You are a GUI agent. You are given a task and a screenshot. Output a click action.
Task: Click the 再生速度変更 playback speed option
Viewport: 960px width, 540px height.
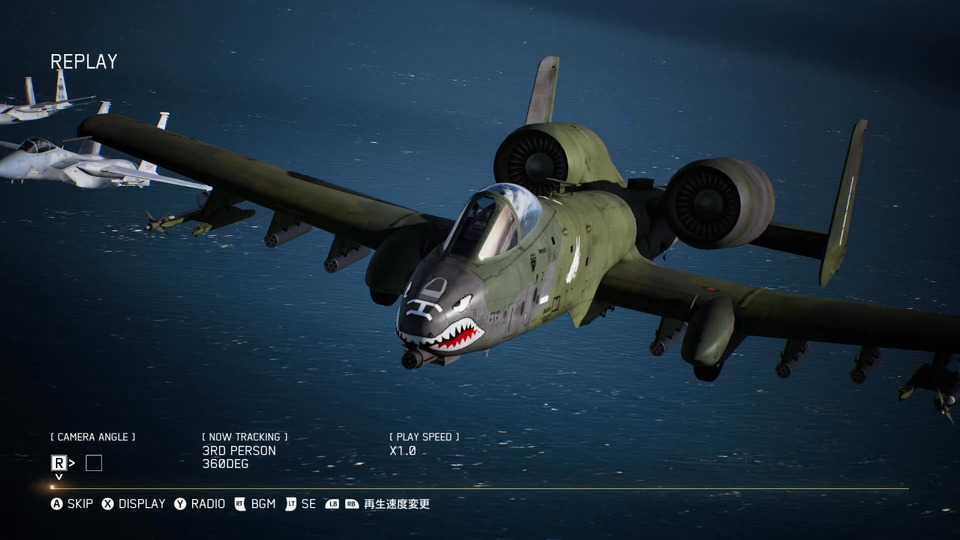pyautogui.click(x=385, y=504)
